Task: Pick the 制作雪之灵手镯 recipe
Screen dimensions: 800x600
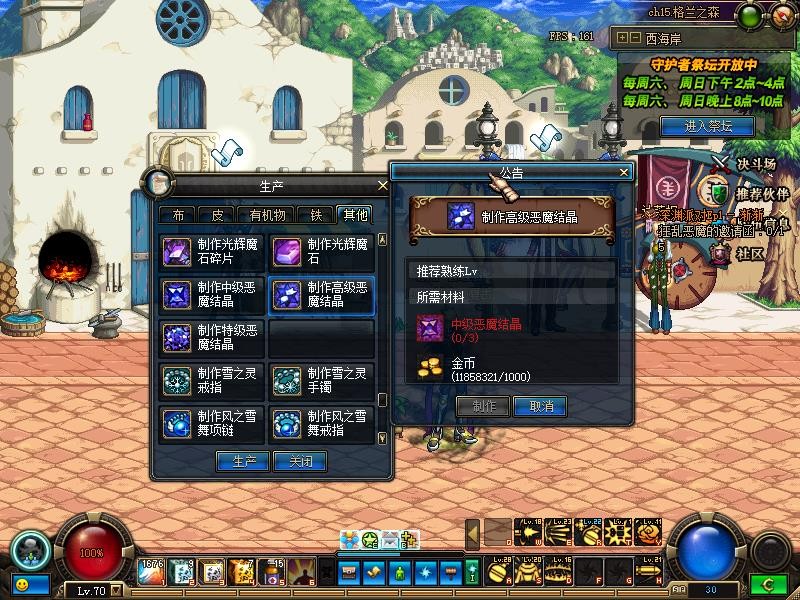Action: coord(322,381)
